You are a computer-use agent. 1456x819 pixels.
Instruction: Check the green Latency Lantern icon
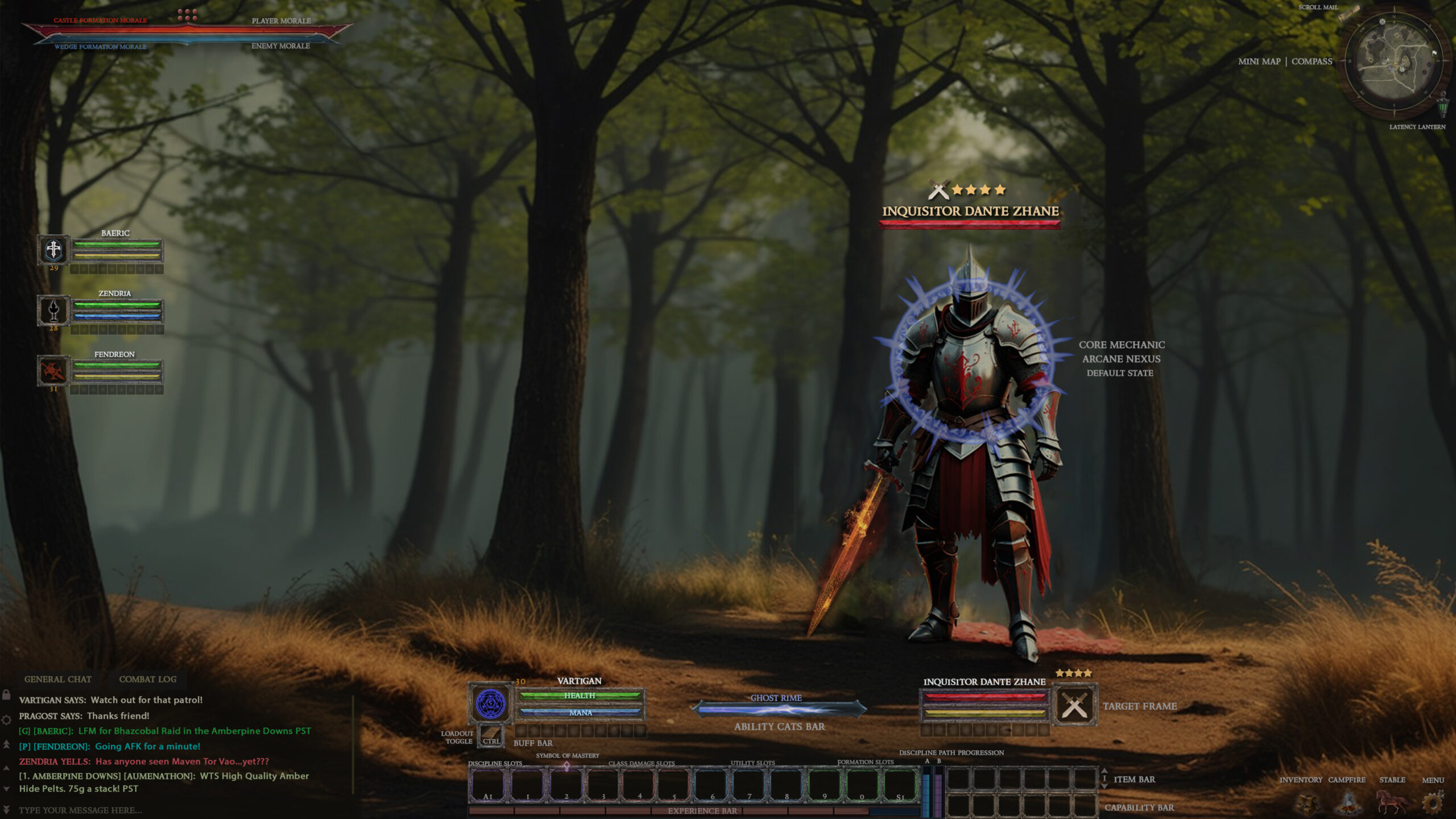1443,106
